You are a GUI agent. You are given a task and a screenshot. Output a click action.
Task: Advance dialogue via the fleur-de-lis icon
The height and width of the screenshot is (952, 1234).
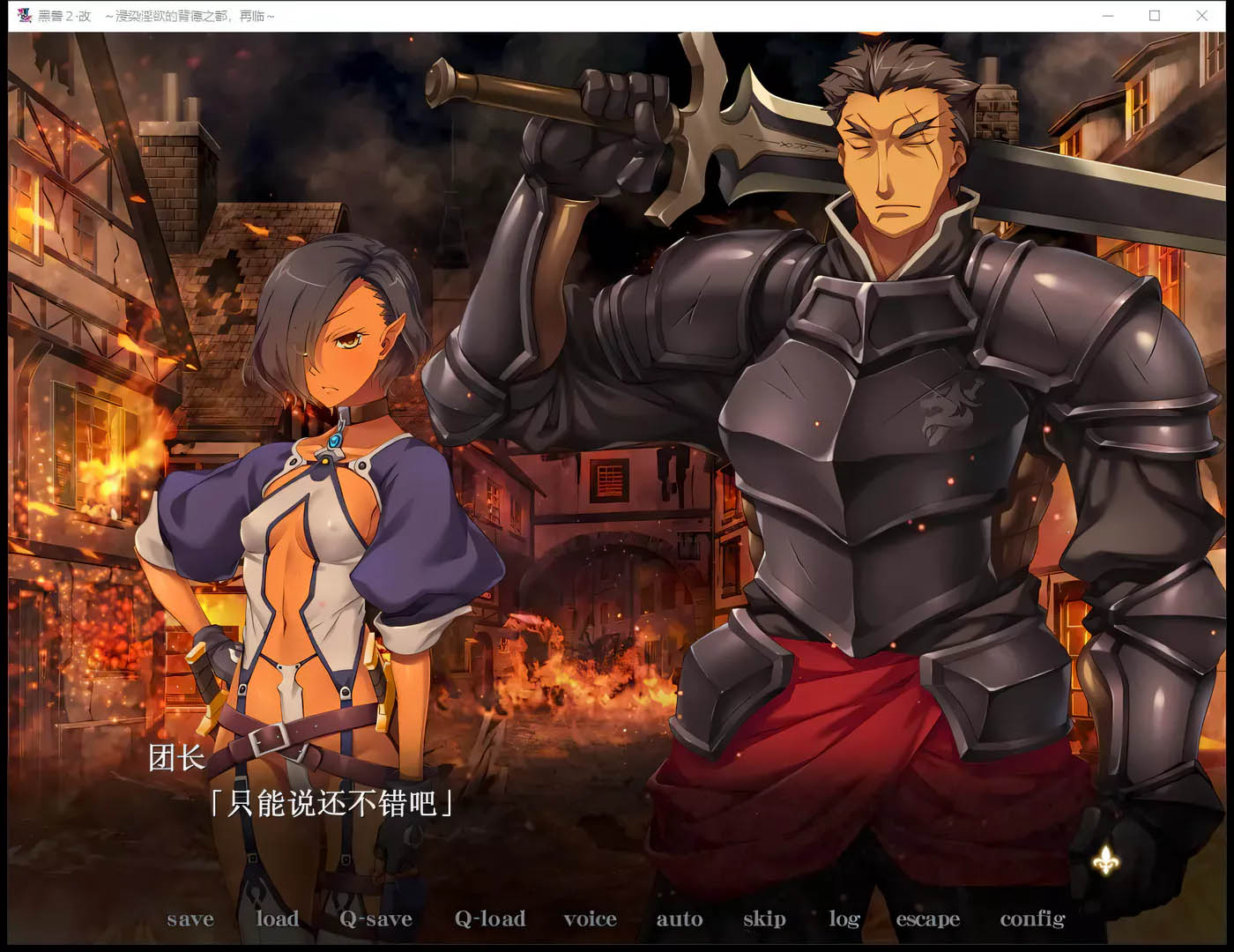1106,859
